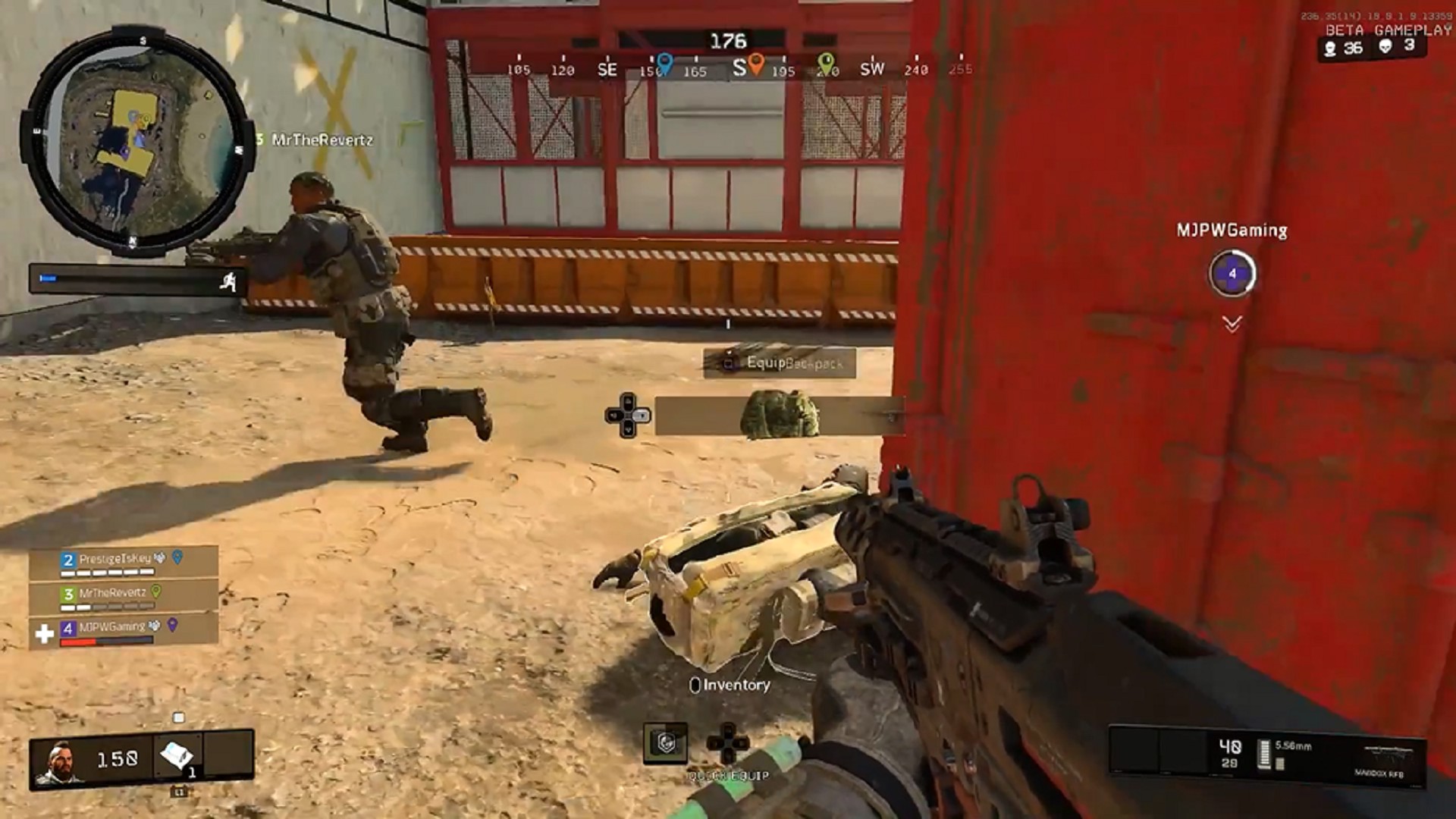Select PrestigeIsKey in the squad list
The image size is (1456, 819).
(x=123, y=562)
